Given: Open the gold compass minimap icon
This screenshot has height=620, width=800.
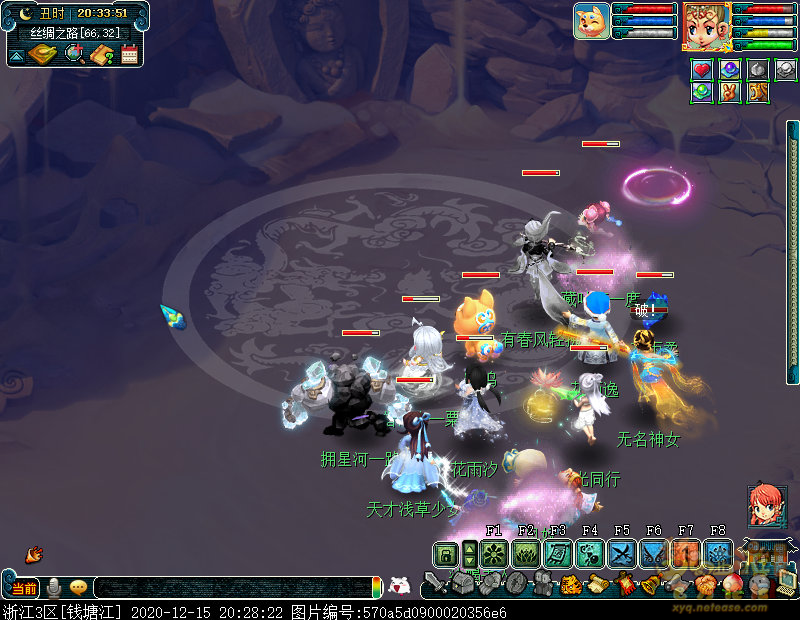Looking at the screenshot, I should (44, 54).
